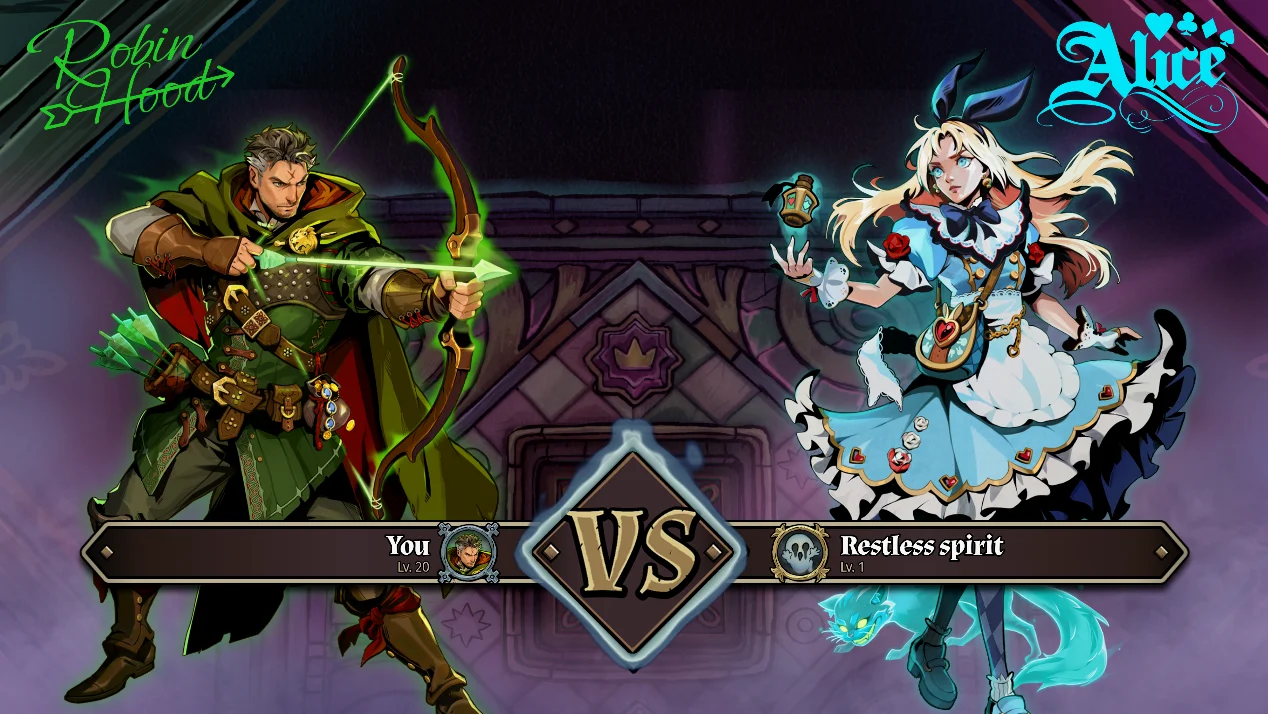Select the Restless spirit ghost avatar
Viewport: 1268px width, 714px height.
tap(800, 551)
